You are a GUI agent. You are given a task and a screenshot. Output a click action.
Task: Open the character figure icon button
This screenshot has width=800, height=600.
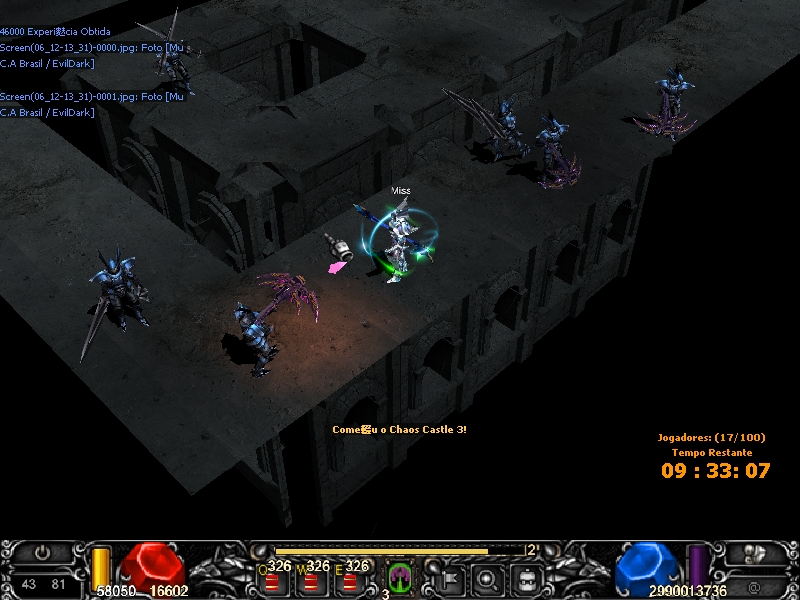tap(526, 577)
